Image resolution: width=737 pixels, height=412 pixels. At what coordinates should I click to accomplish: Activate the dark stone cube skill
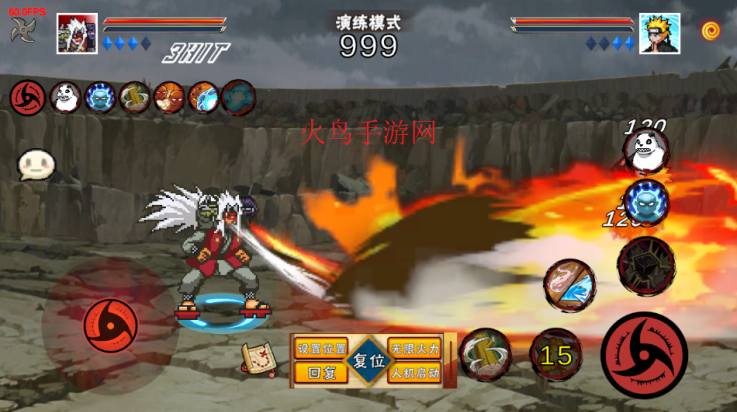645,262
